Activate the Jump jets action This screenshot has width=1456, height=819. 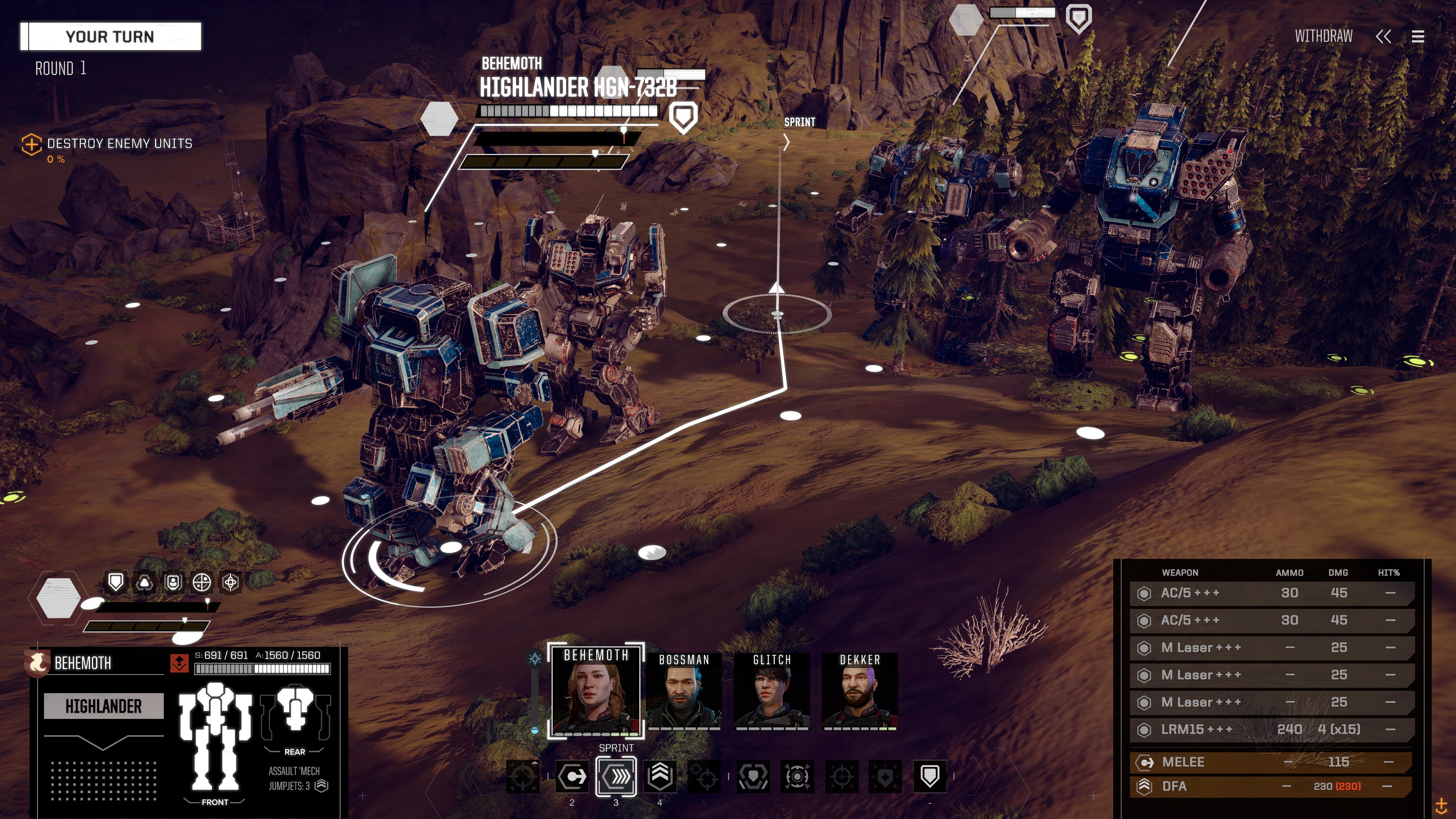[x=660, y=777]
